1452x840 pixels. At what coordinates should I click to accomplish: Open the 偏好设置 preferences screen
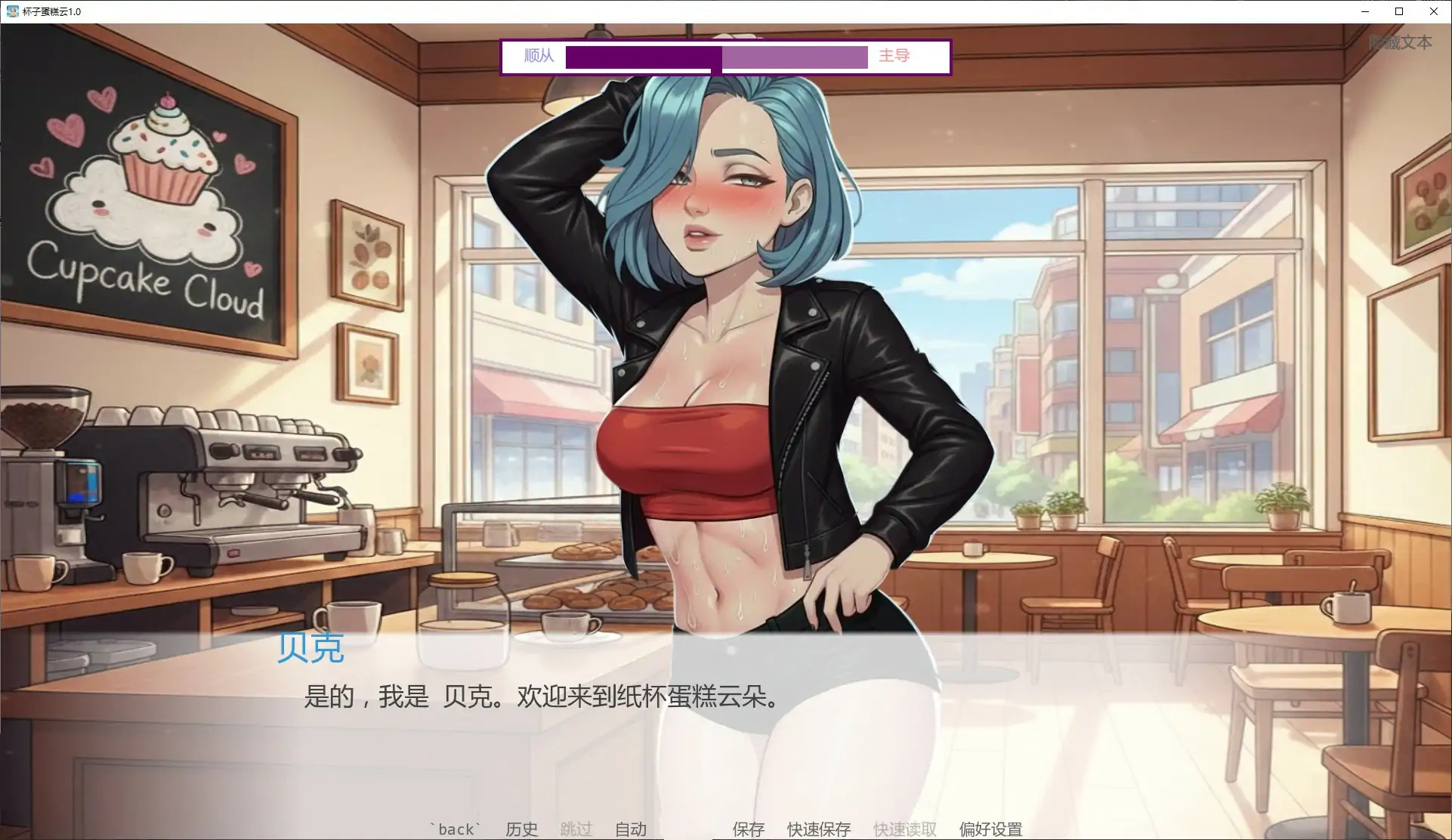coord(990,829)
